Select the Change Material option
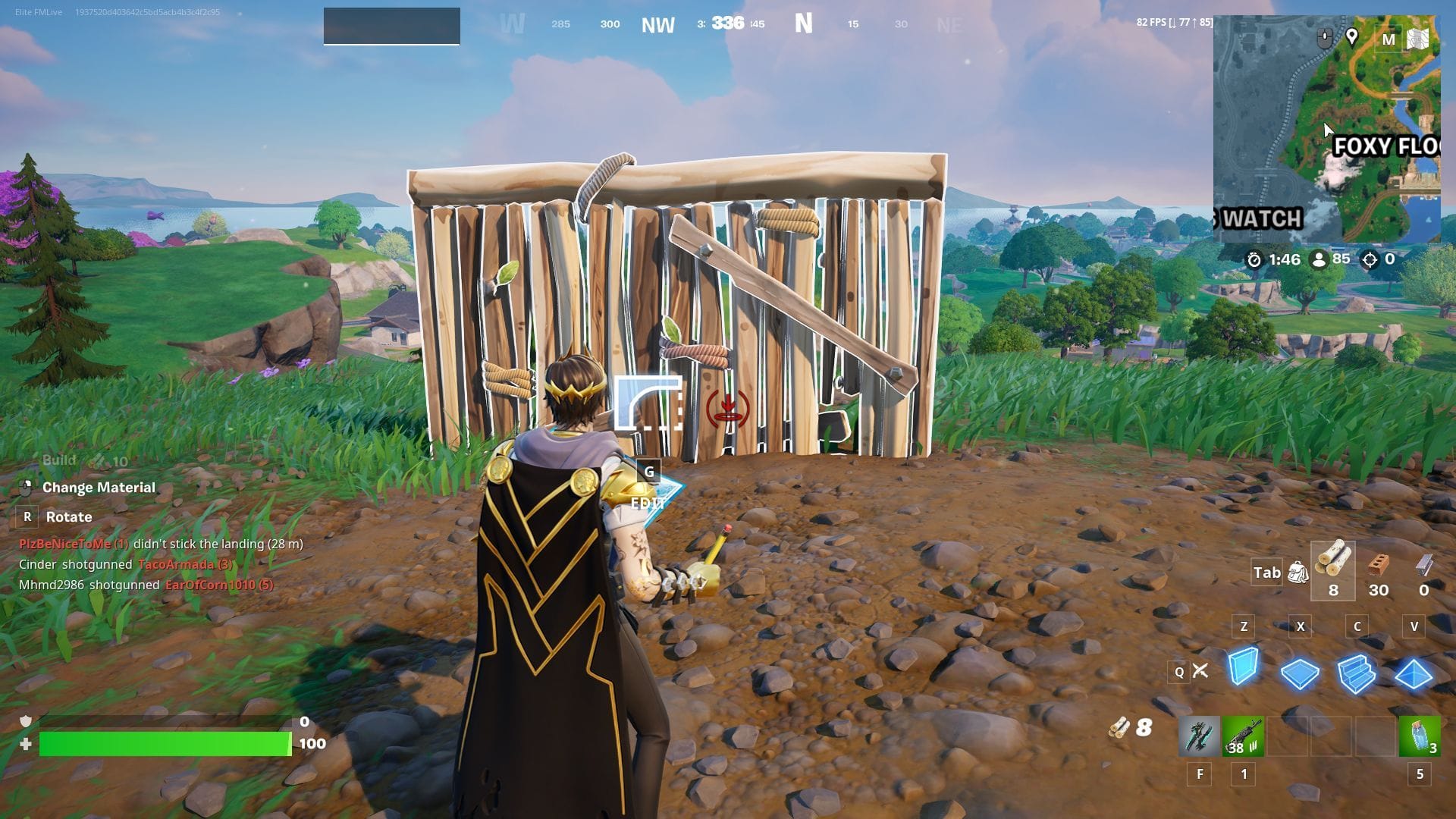This screenshot has width=1456, height=819. click(x=99, y=488)
